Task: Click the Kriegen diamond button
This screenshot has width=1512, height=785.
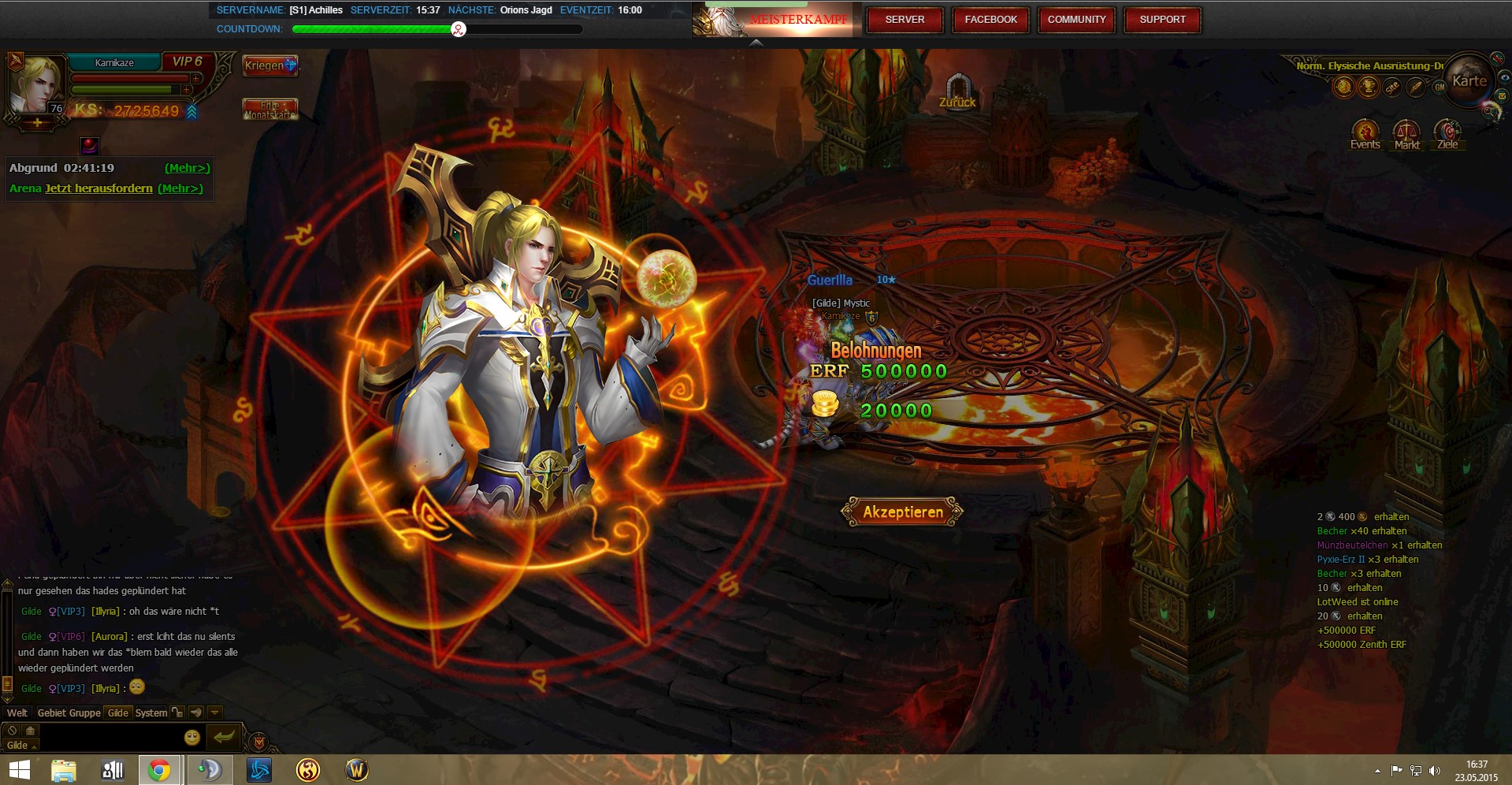Action: [269, 65]
